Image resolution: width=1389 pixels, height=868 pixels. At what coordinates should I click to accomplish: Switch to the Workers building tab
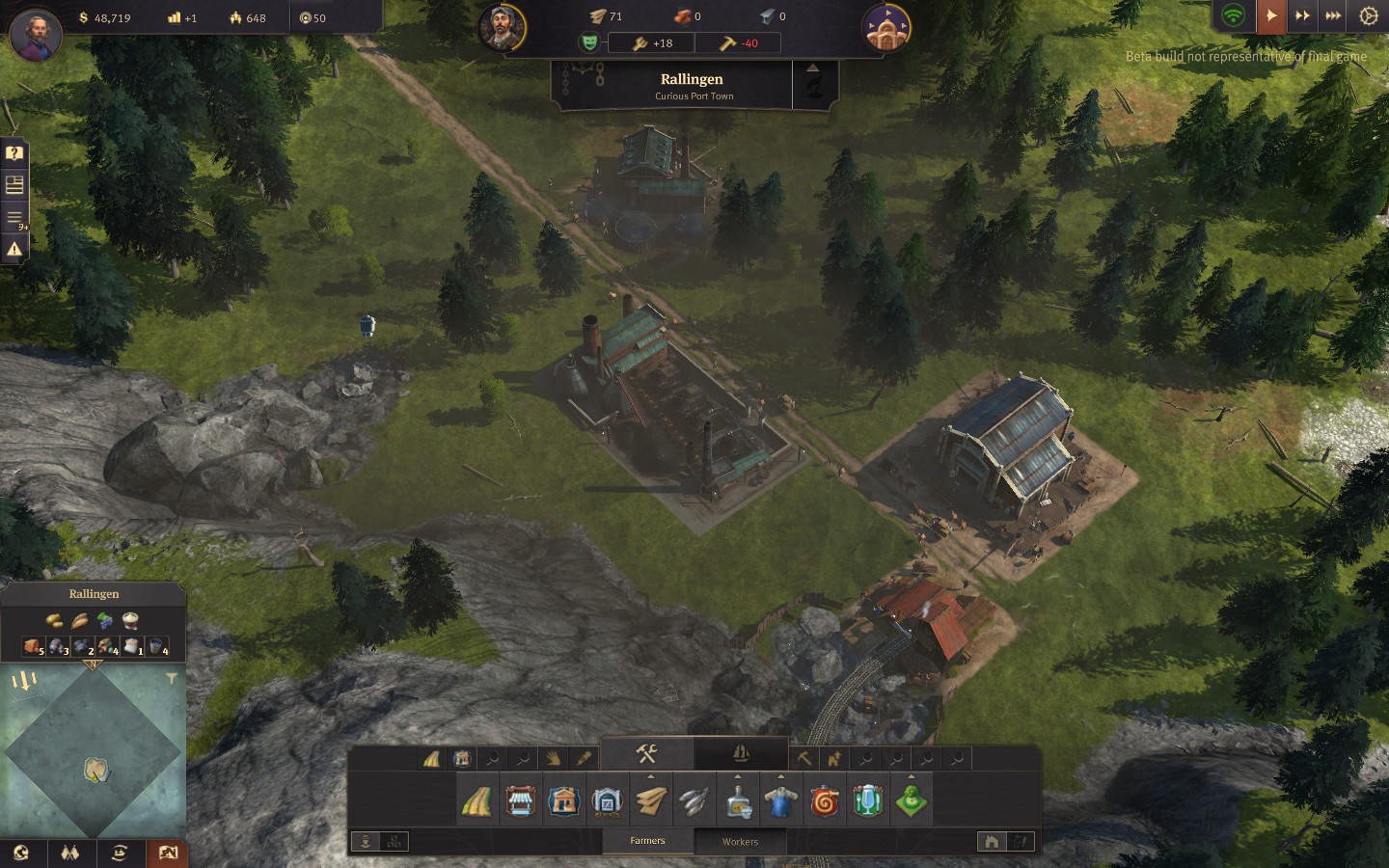click(x=740, y=841)
